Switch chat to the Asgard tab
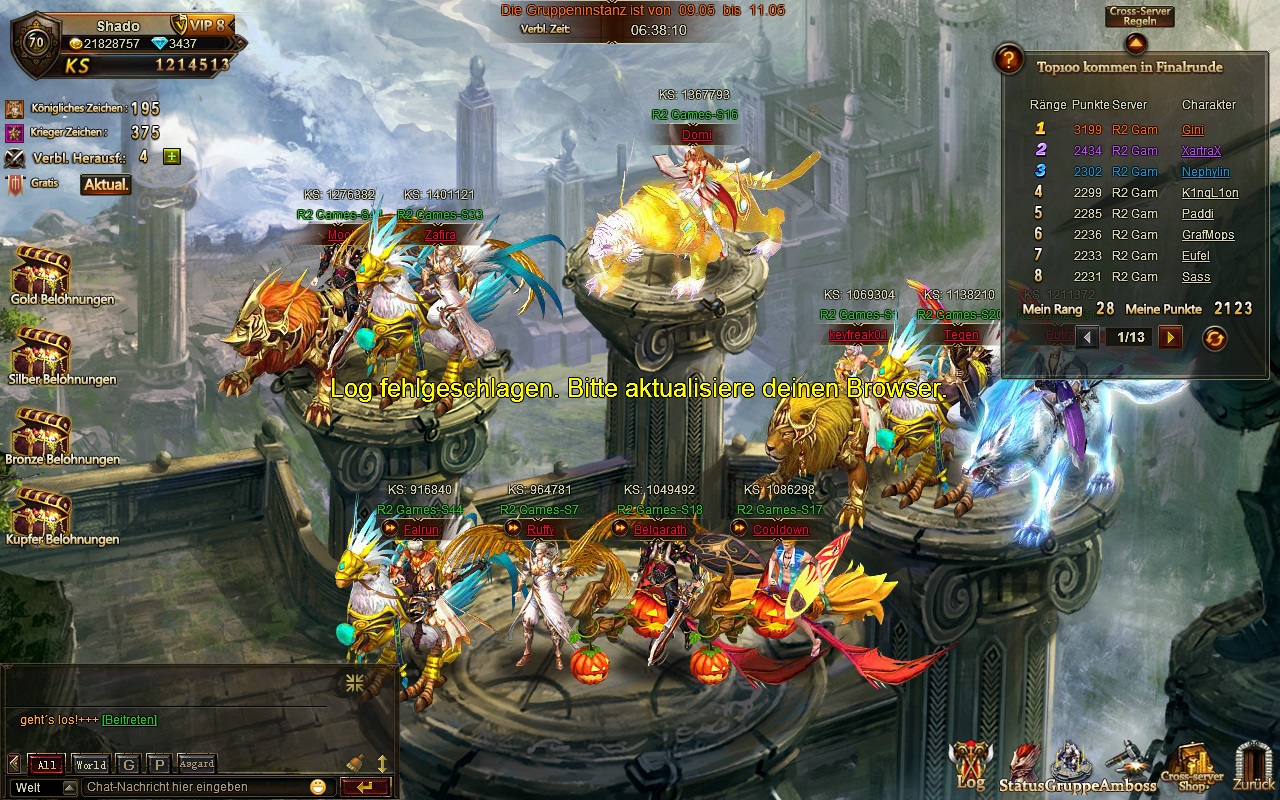 point(196,764)
